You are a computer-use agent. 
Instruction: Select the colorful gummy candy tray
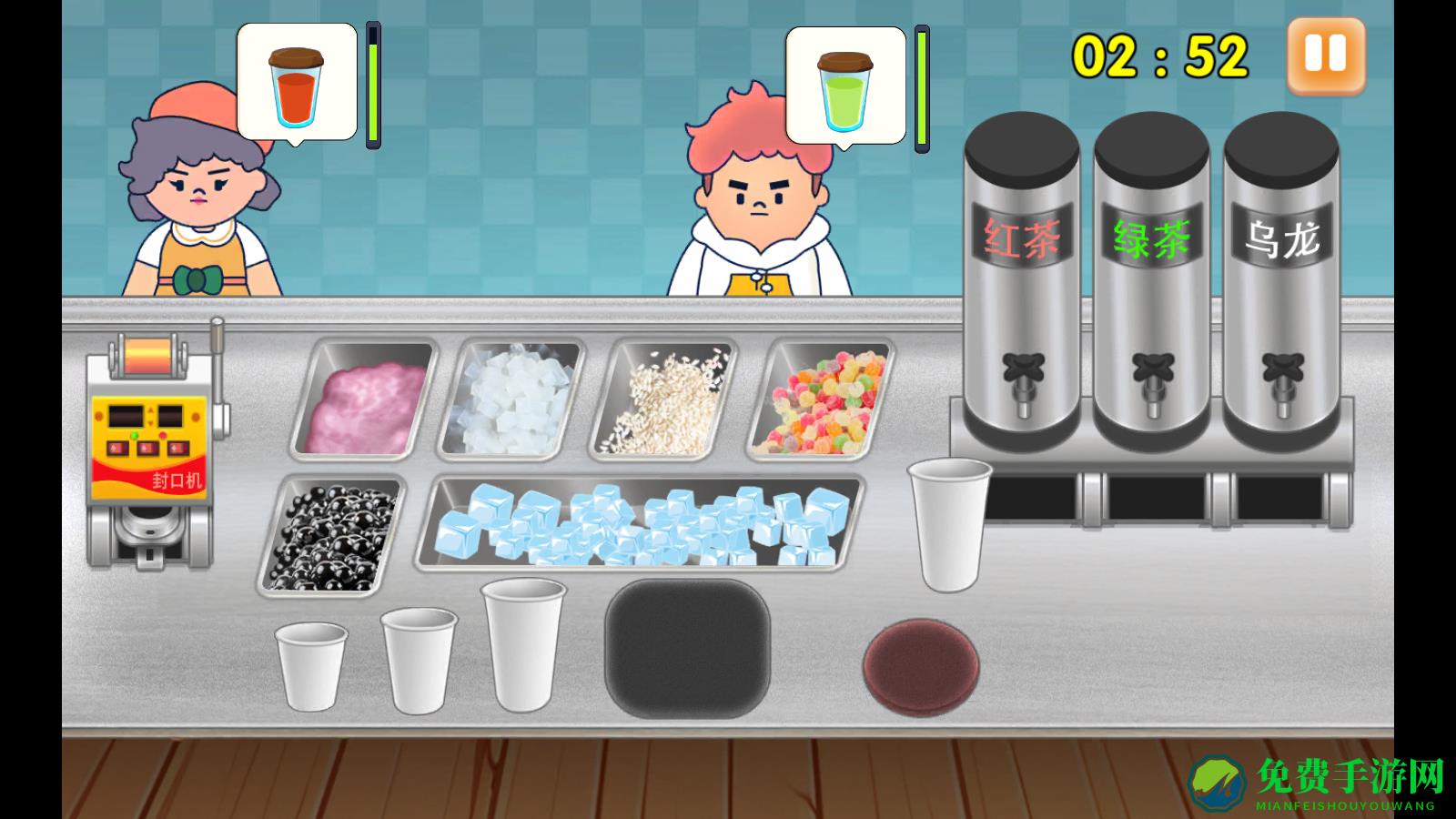[x=822, y=400]
